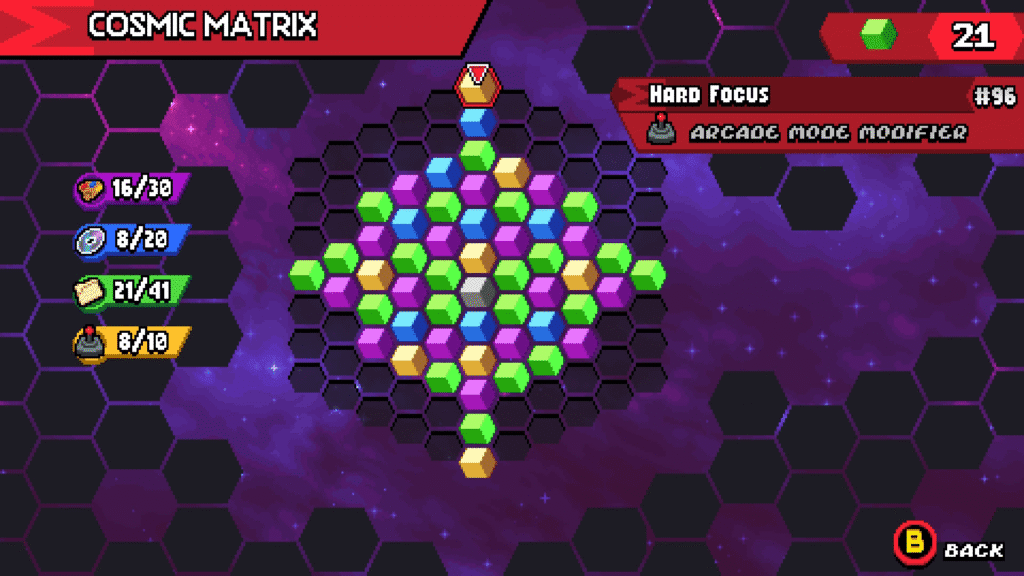Choose the lone grey cube in the matrix
This screenshot has height=576, width=1024.
[x=478, y=291]
